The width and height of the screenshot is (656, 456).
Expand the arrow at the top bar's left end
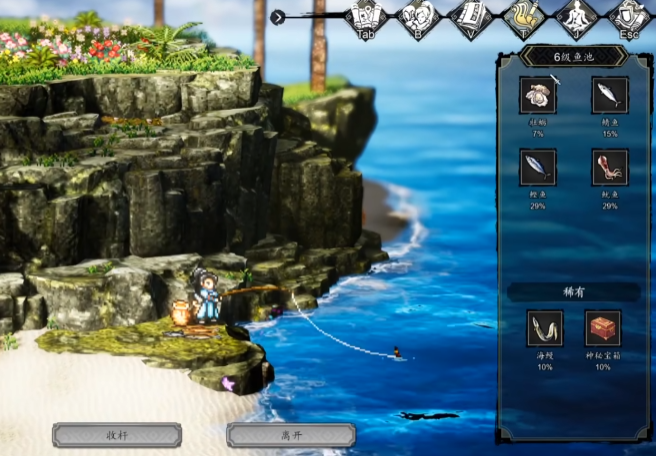click(278, 17)
